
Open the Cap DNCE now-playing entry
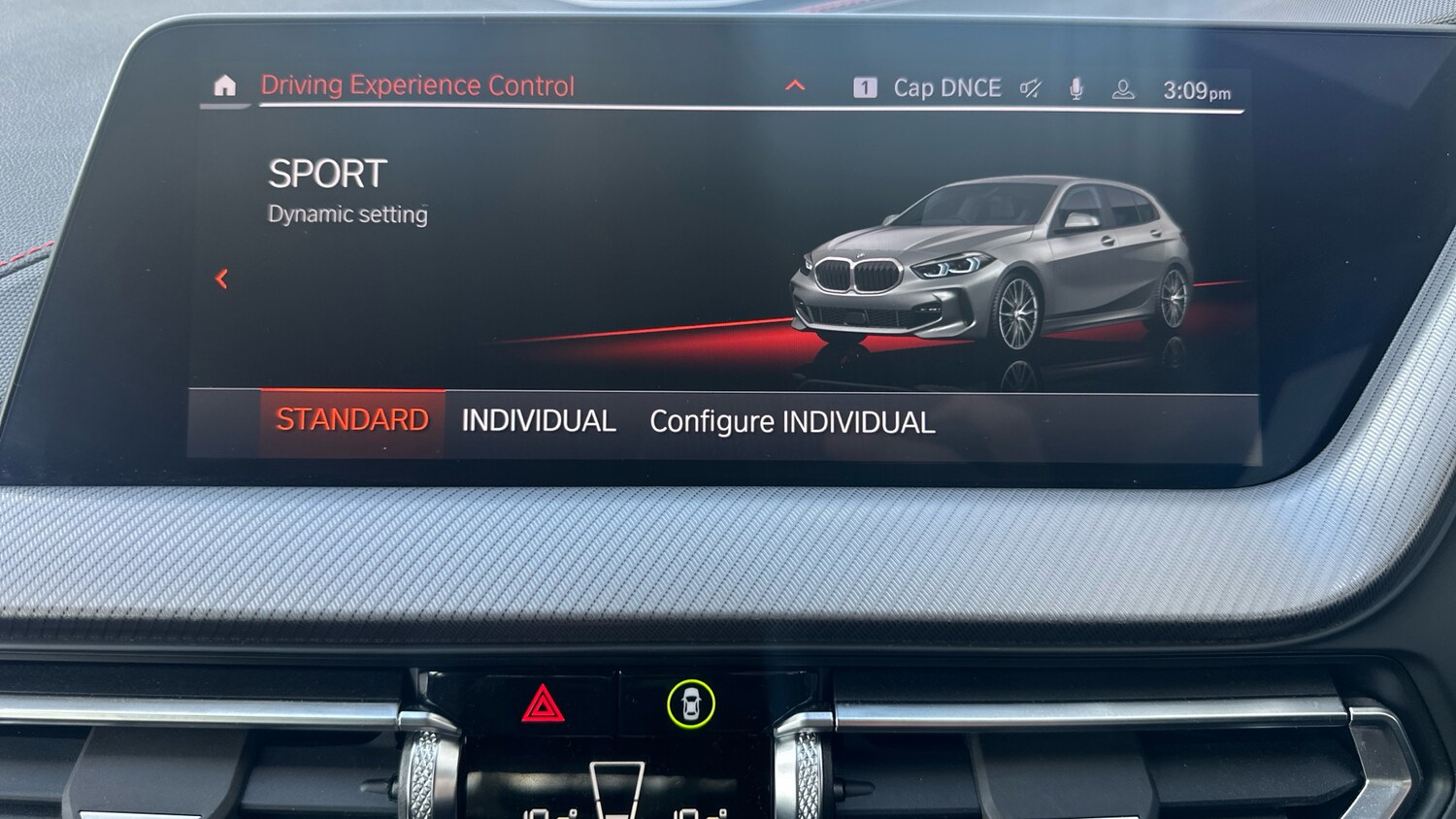[x=946, y=87]
